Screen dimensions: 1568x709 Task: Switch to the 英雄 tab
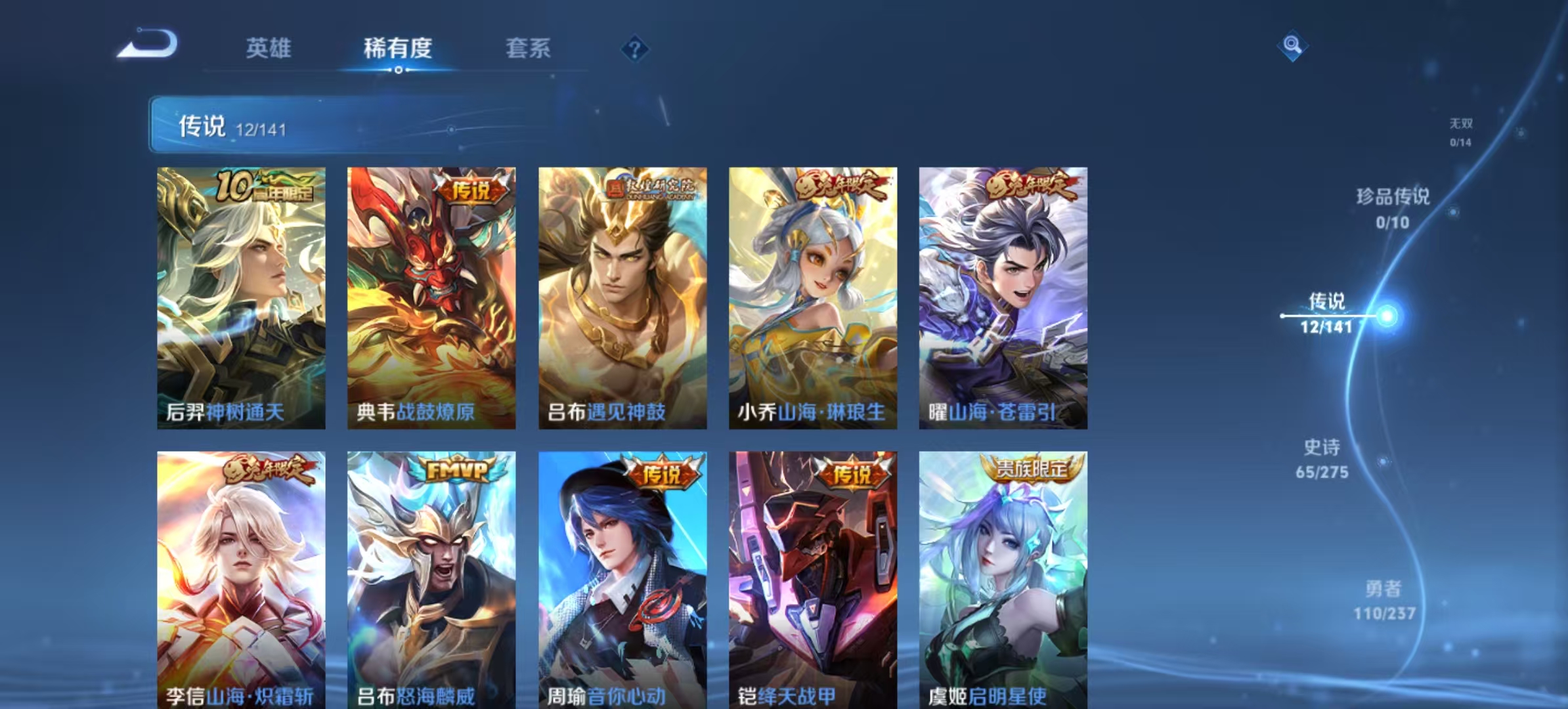pyautogui.click(x=270, y=49)
